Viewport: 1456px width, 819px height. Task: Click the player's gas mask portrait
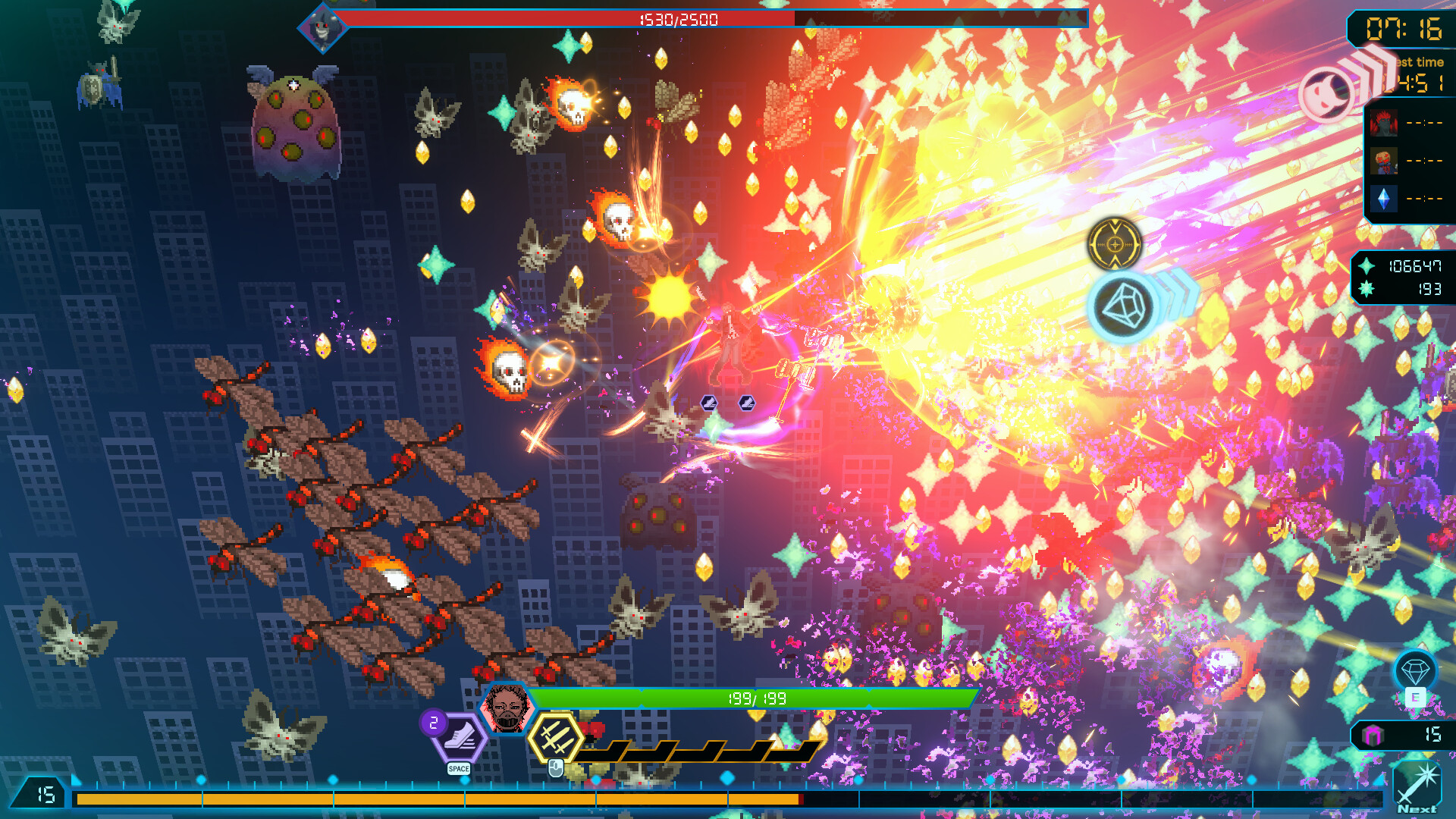[x=507, y=706]
